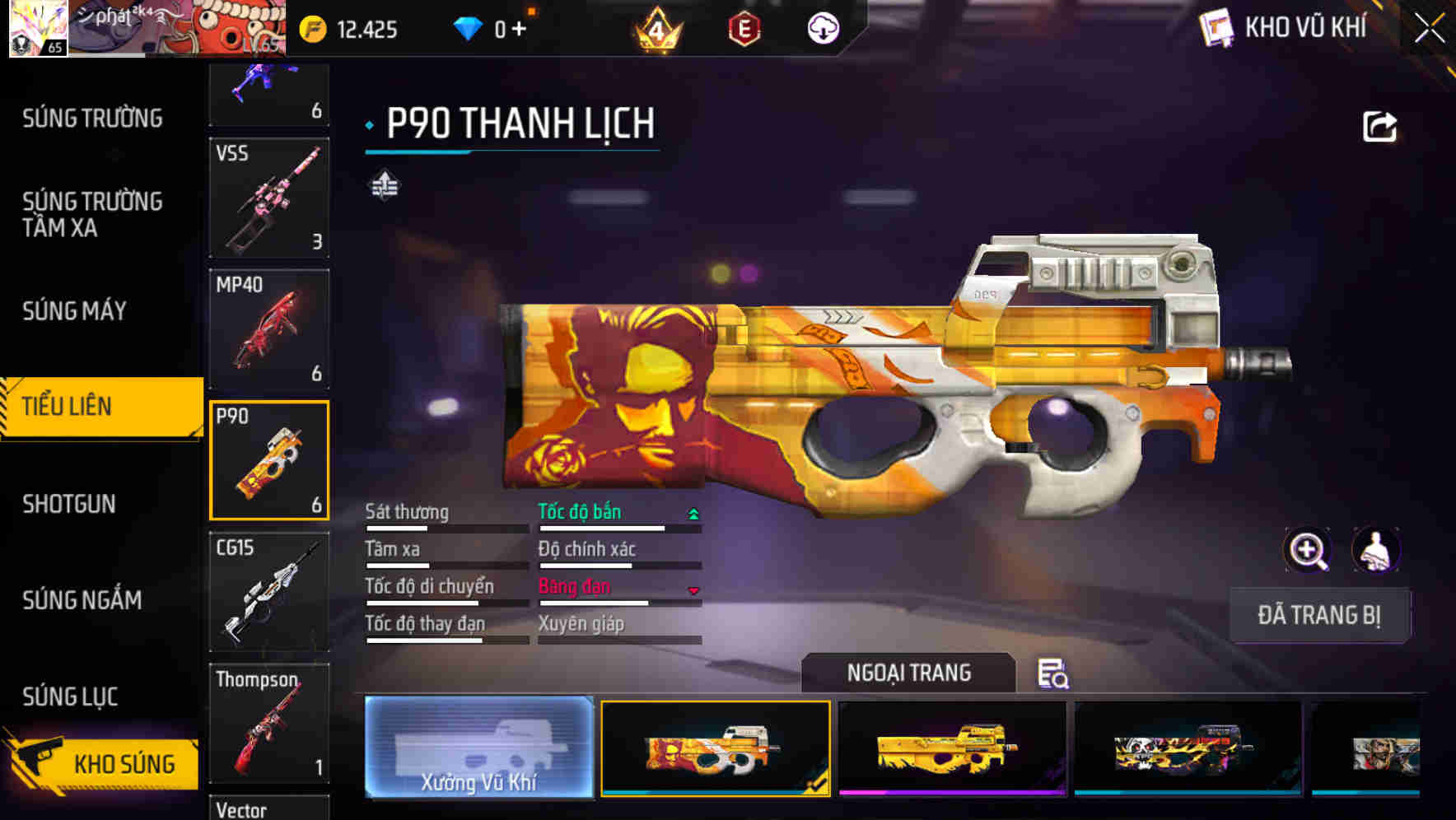Select the magnifier zoom icon near the gun
This screenshot has height=820, width=1456.
[x=1306, y=550]
